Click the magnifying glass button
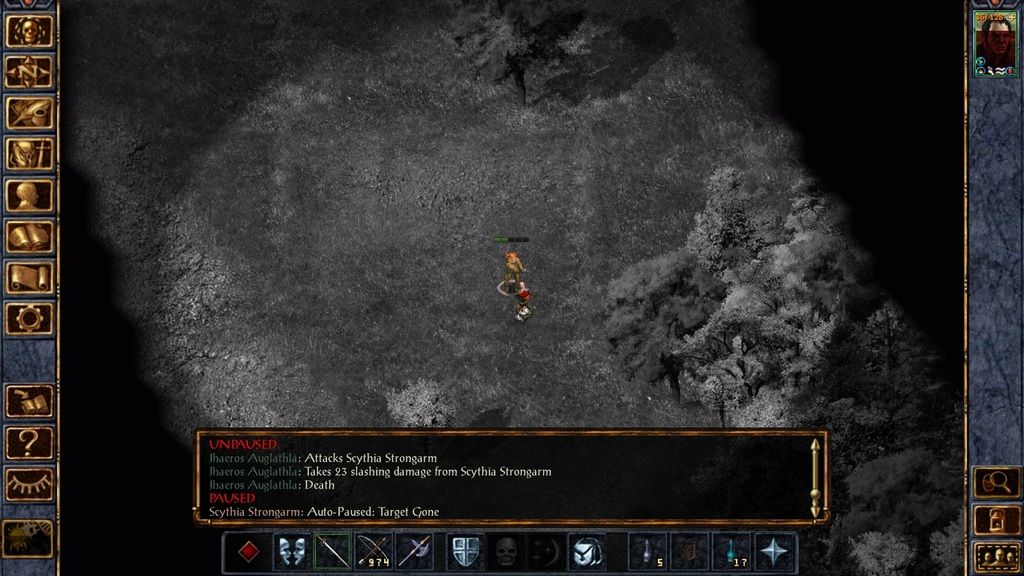This screenshot has height=576, width=1024. point(995,483)
